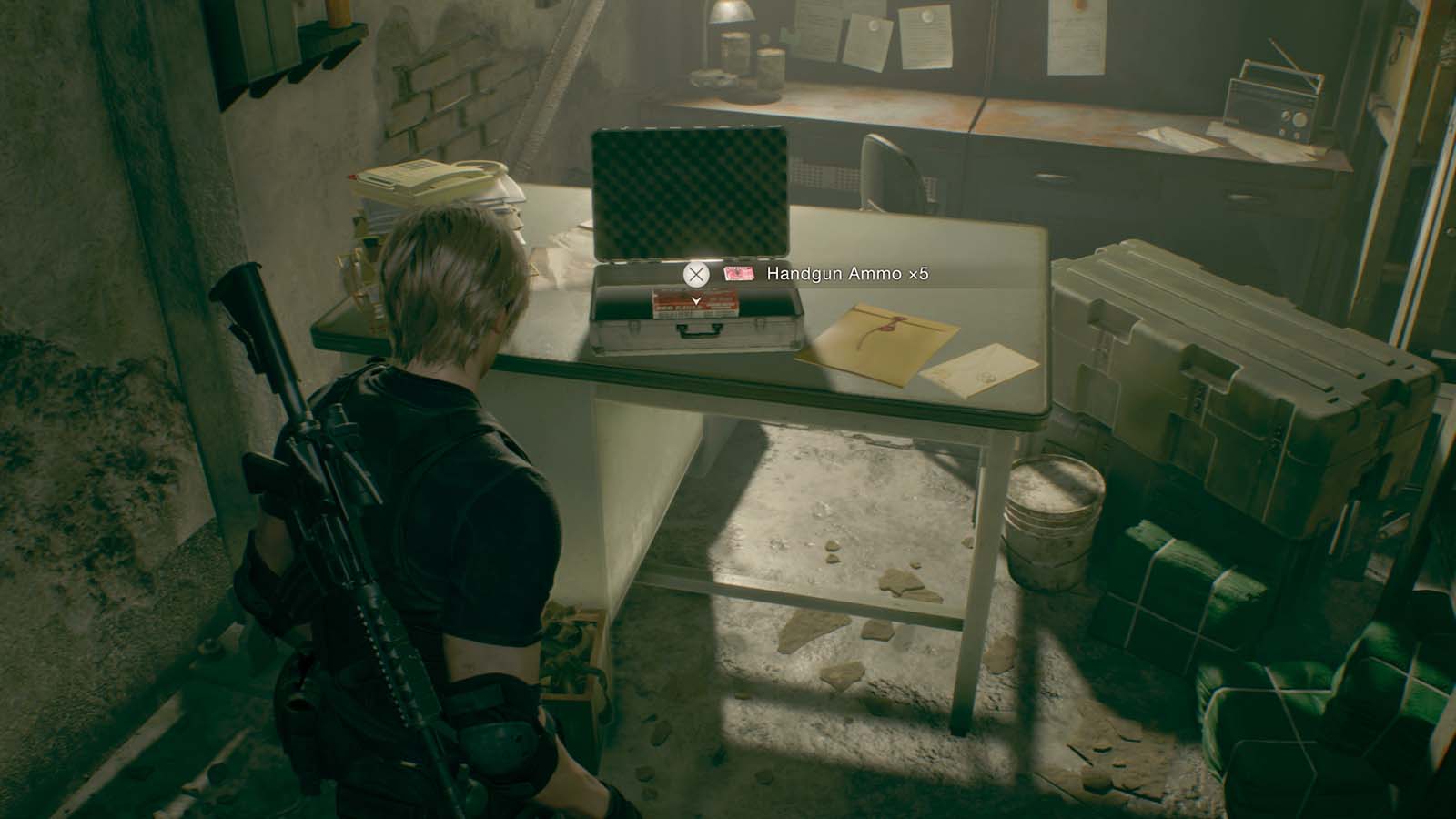Image resolution: width=1456 pixels, height=819 pixels.
Task: Expand the downward chevron below the X prompt
Action: pyautogui.click(x=696, y=300)
